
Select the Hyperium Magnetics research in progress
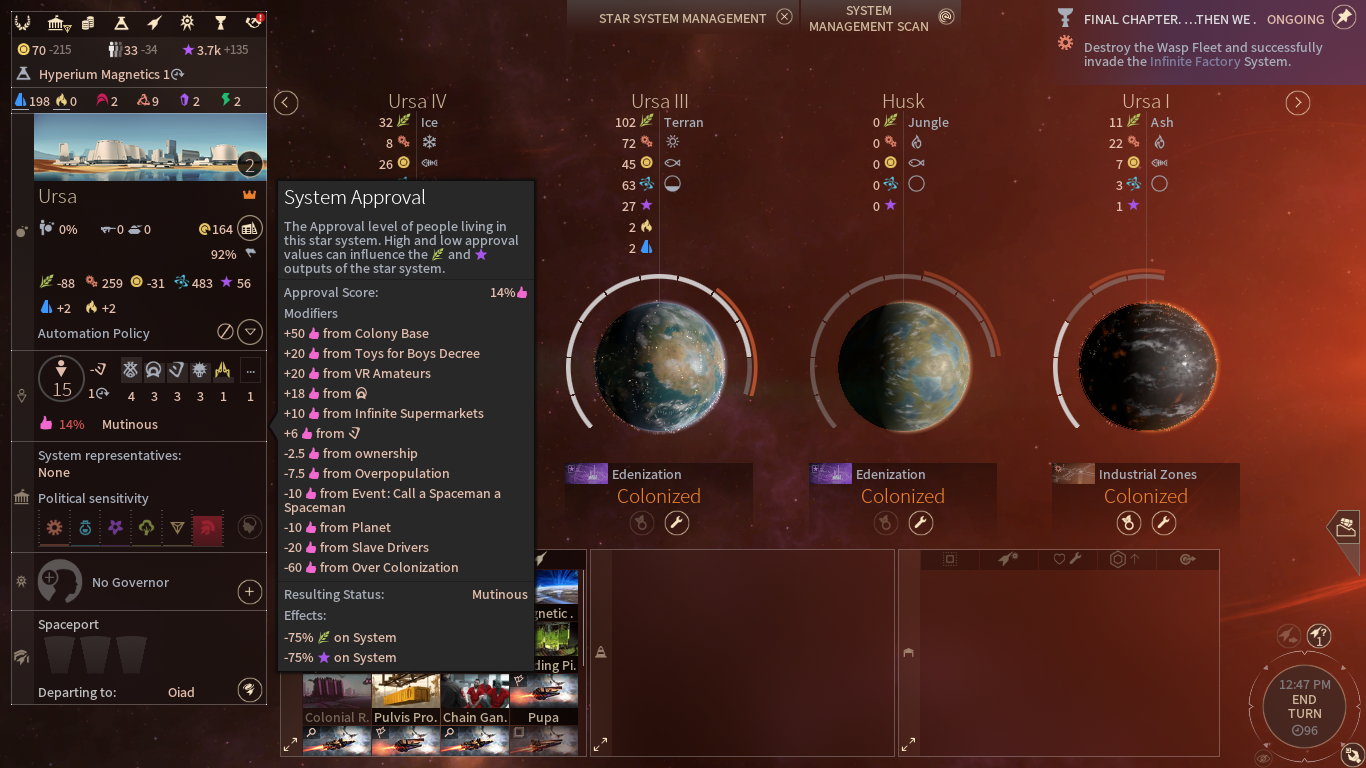(x=100, y=74)
